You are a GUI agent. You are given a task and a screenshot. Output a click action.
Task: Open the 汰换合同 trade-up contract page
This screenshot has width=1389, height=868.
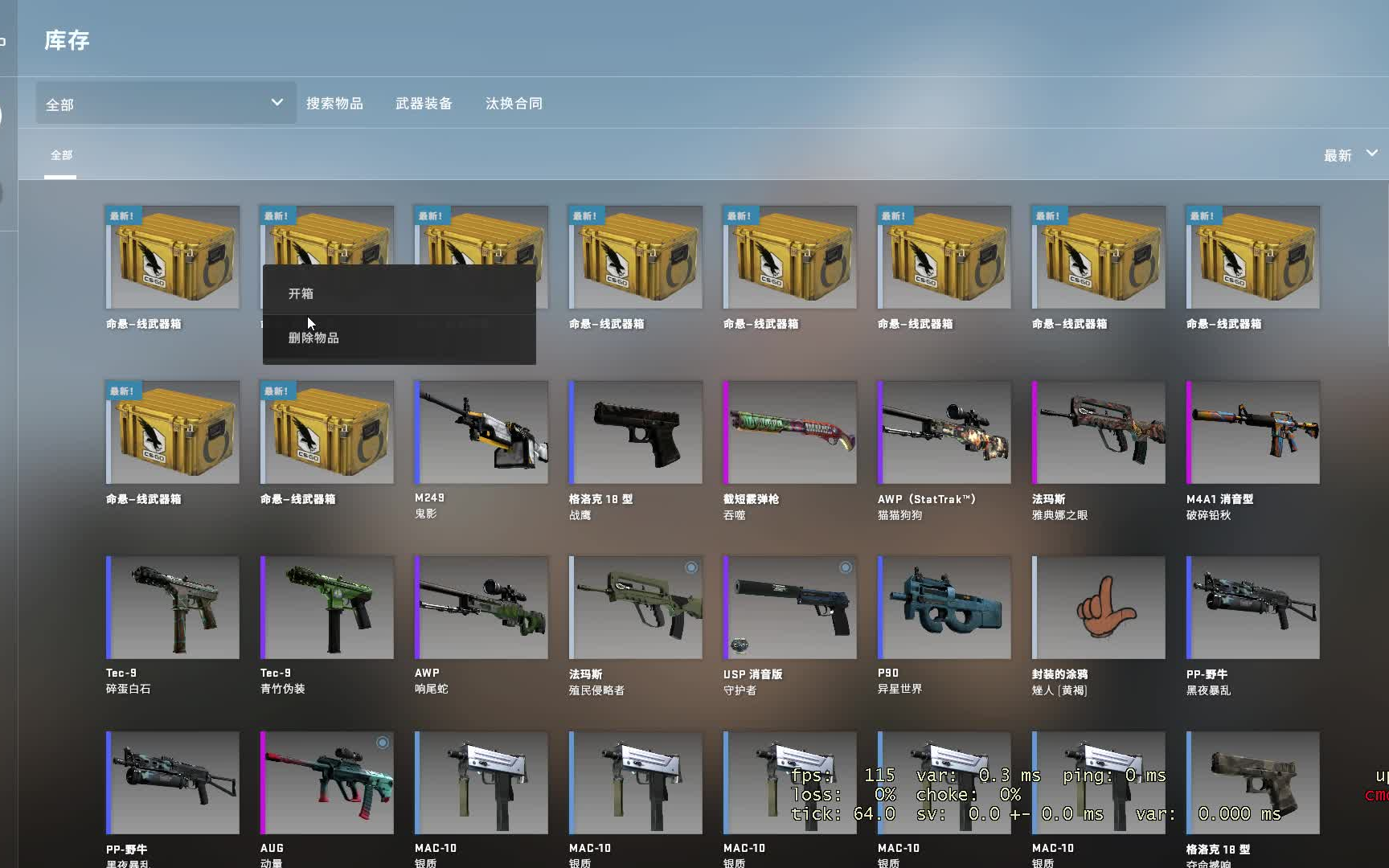click(x=514, y=103)
